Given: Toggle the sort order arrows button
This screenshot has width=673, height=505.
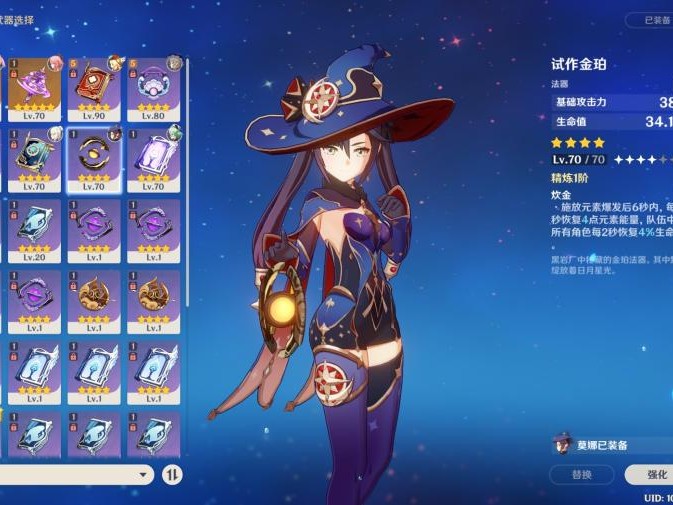Looking at the screenshot, I should coord(173,474).
